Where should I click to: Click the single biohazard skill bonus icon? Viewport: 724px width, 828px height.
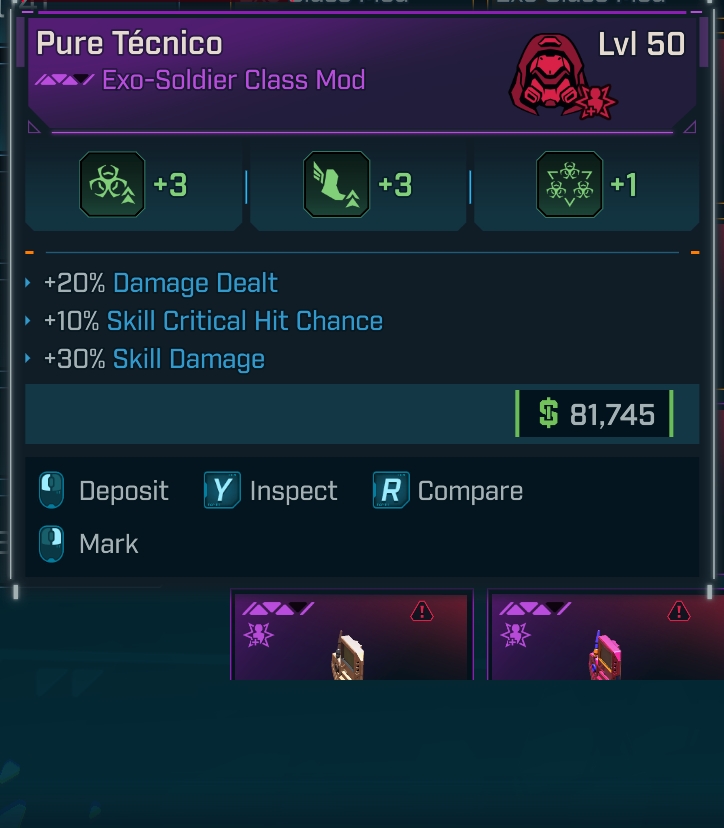click(x=112, y=185)
